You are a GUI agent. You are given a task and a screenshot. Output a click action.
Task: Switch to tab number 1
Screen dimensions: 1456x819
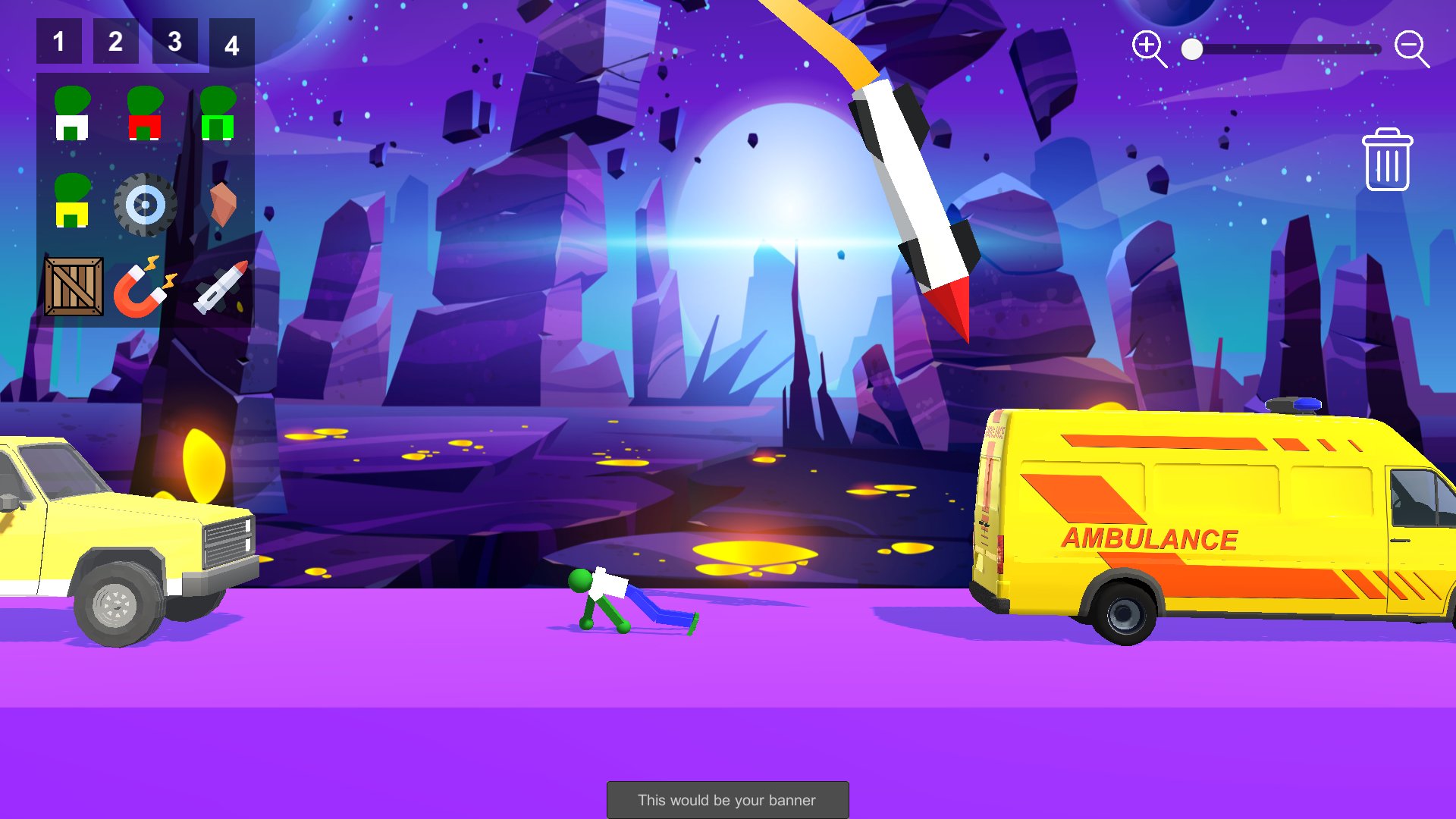pos(58,42)
